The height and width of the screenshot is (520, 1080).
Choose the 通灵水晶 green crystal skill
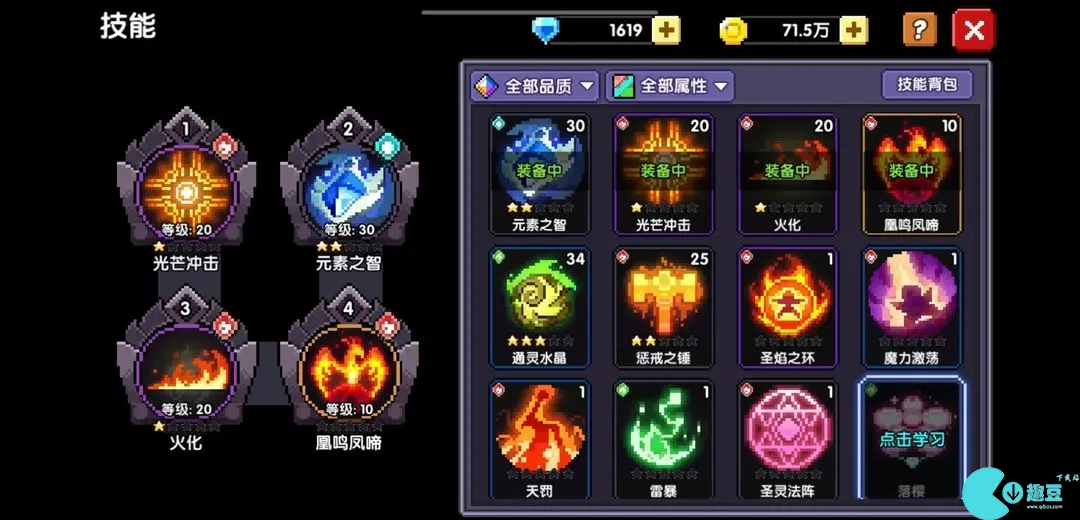coord(539,305)
